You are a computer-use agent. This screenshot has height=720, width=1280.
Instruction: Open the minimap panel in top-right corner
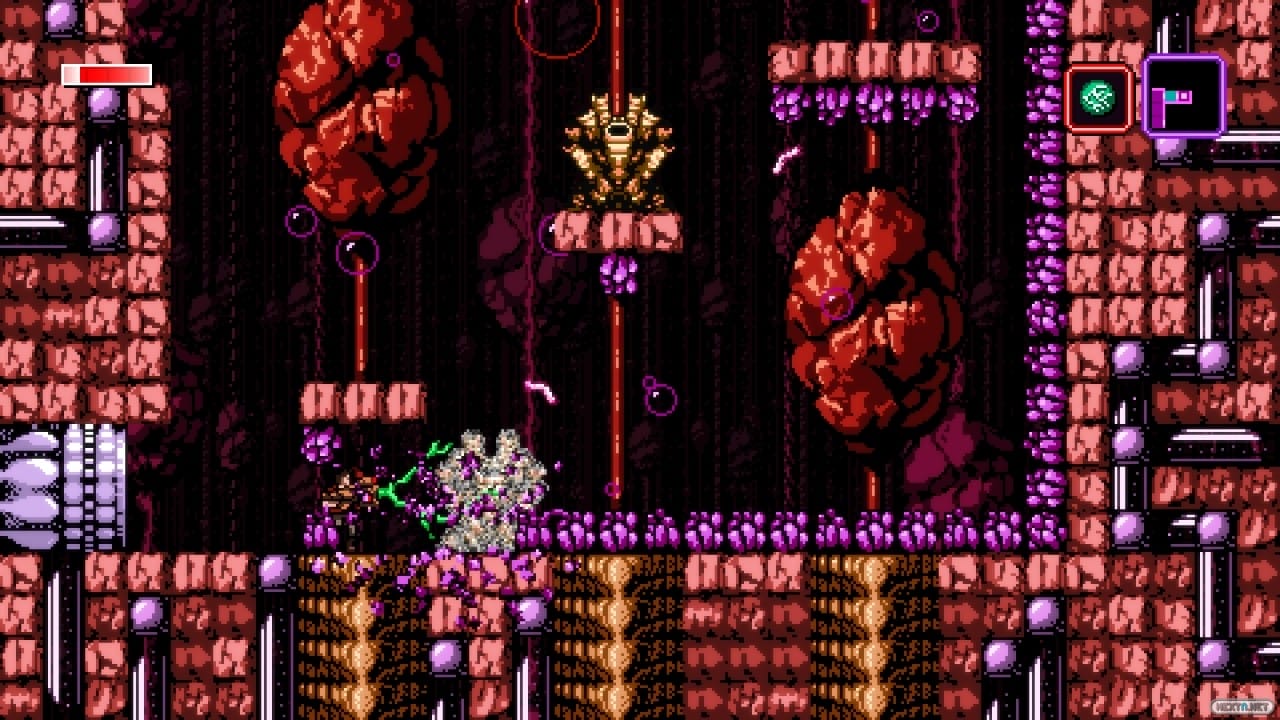click(x=1185, y=95)
